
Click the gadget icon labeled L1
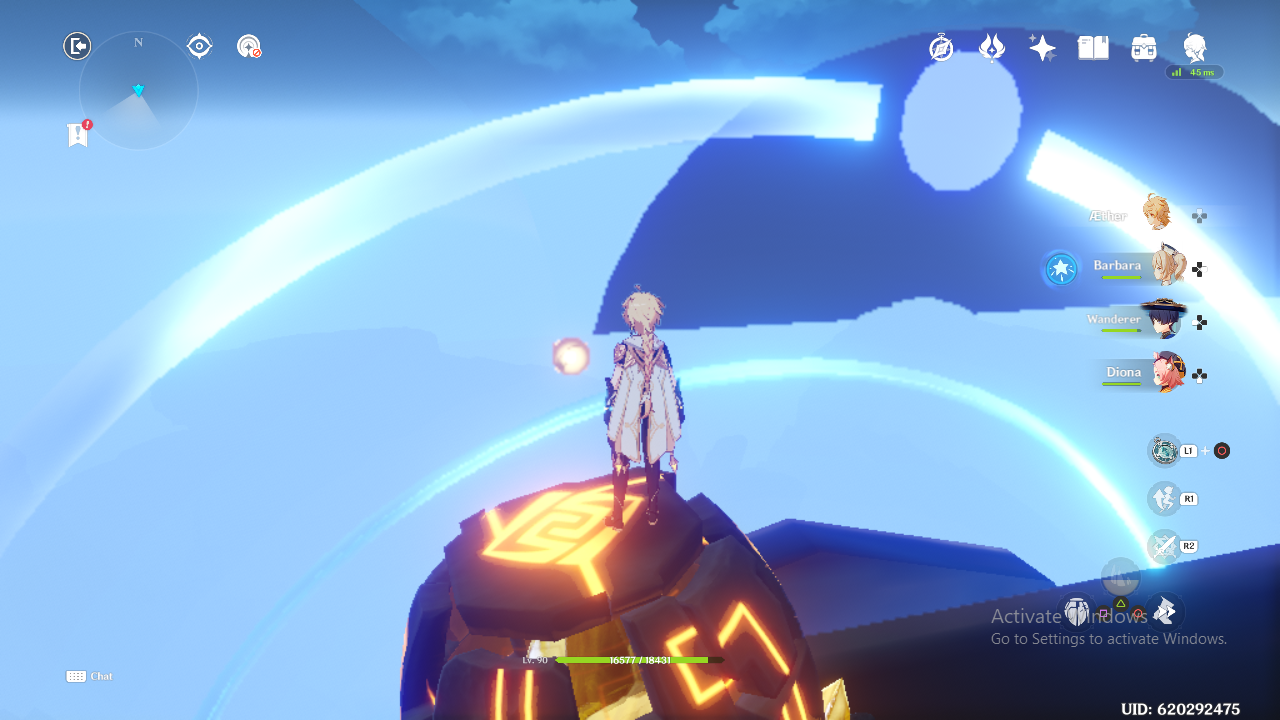pos(1165,450)
